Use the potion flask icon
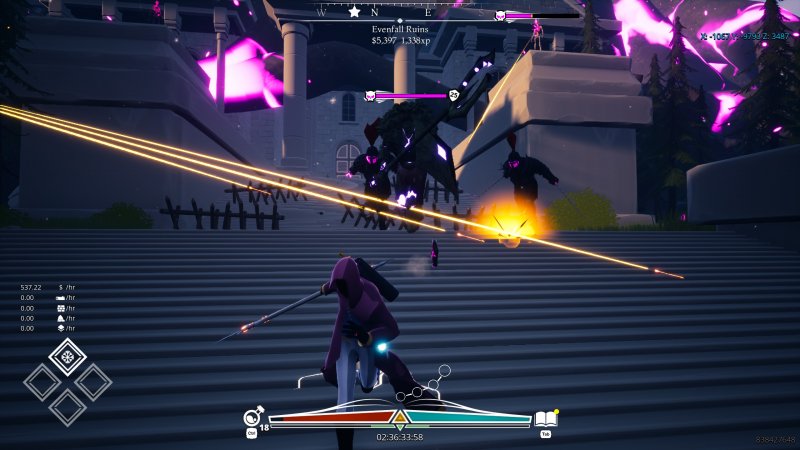 point(254,418)
